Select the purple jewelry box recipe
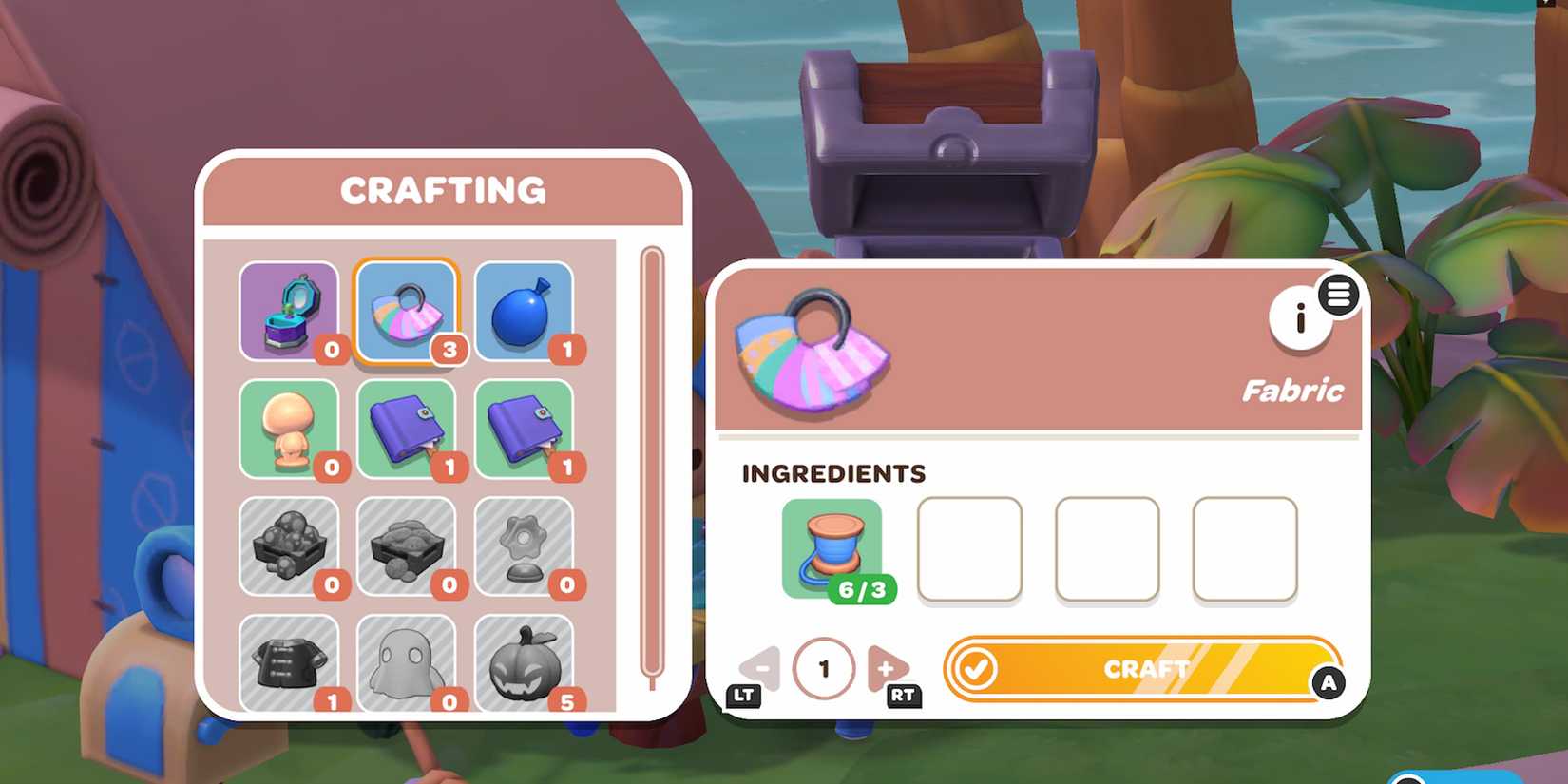Image resolution: width=1568 pixels, height=784 pixels. (289, 310)
